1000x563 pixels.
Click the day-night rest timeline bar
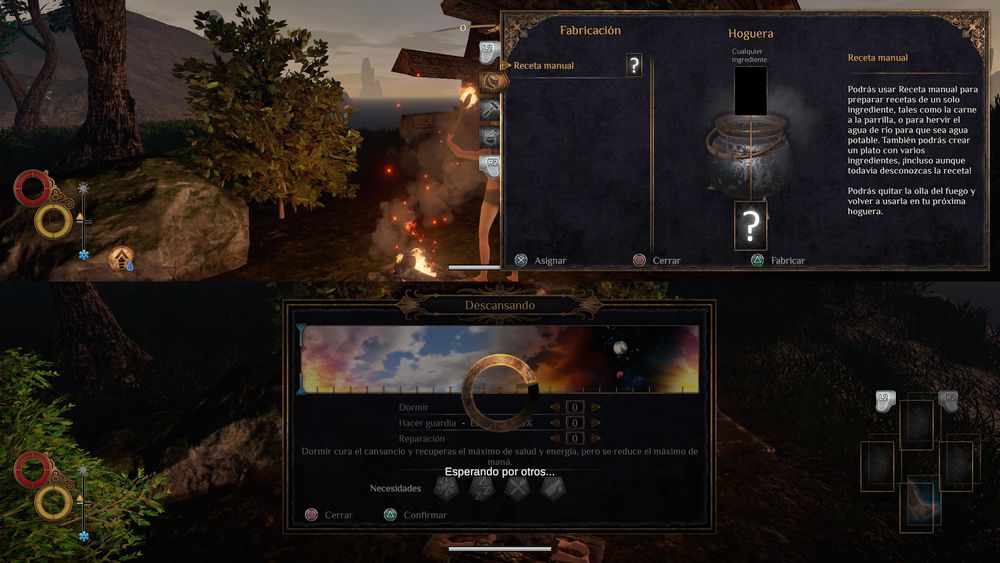[500, 359]
